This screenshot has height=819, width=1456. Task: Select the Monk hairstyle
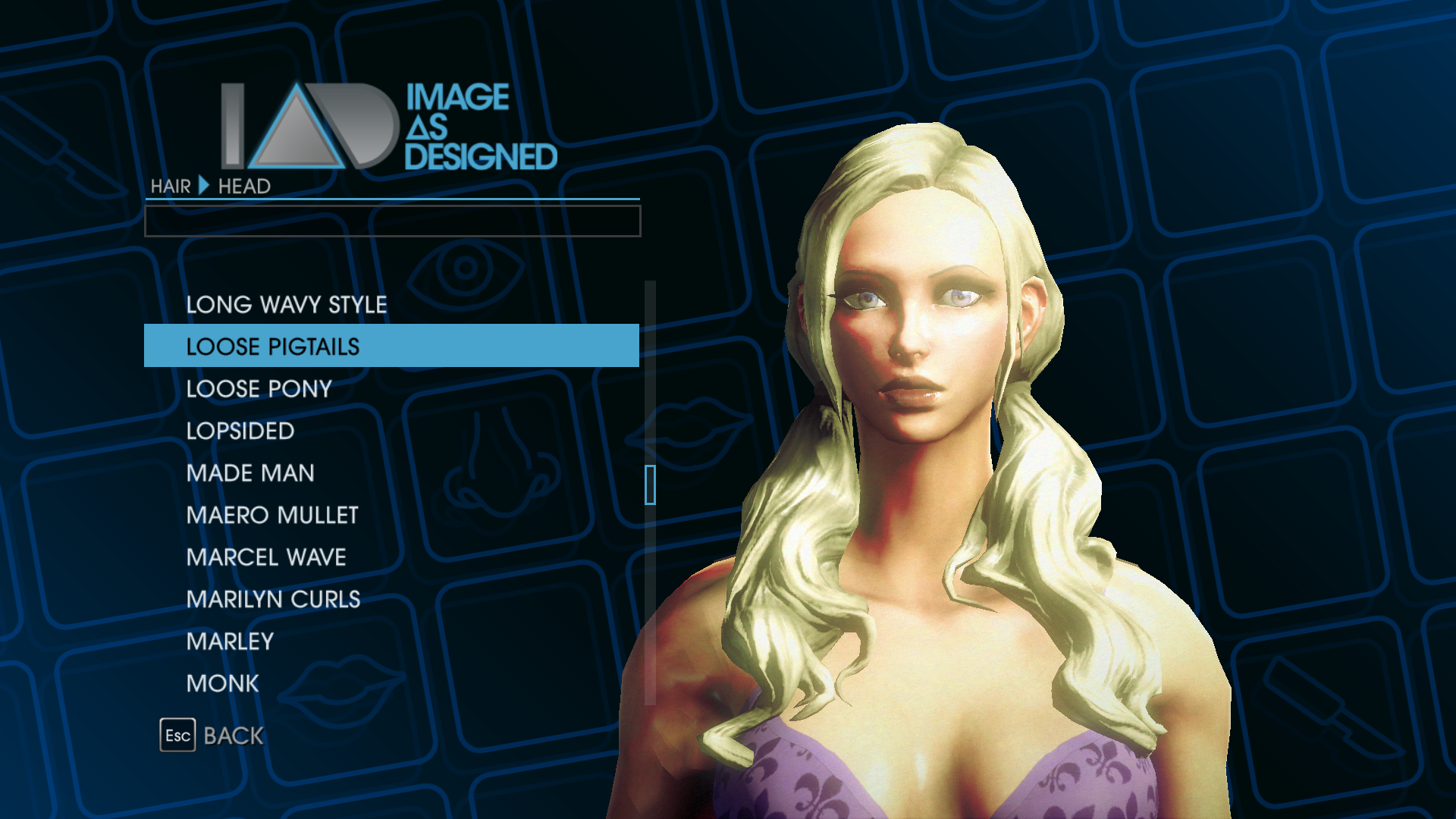[x=223, y=683]
